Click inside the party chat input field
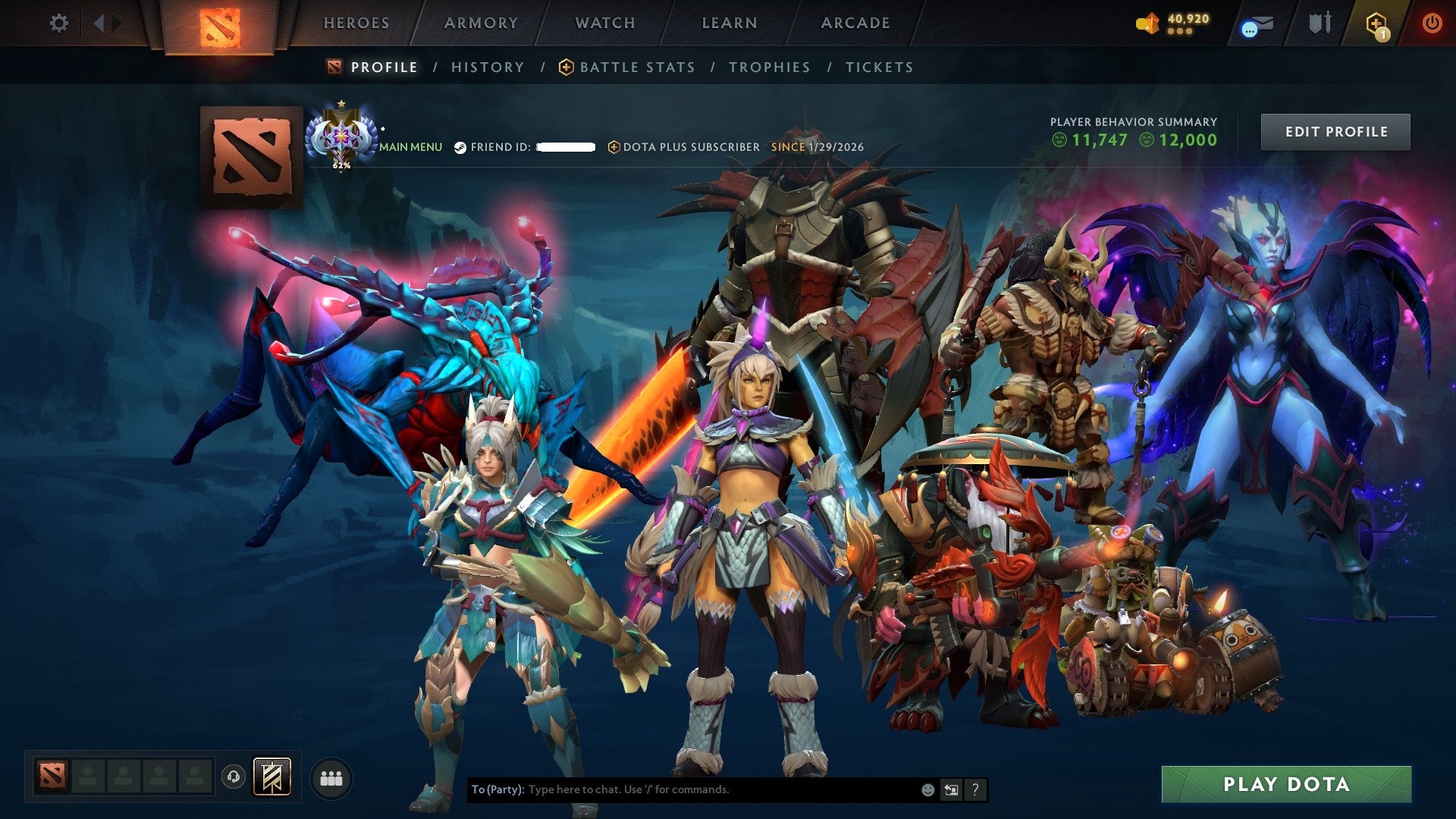 tap(682, 789)
